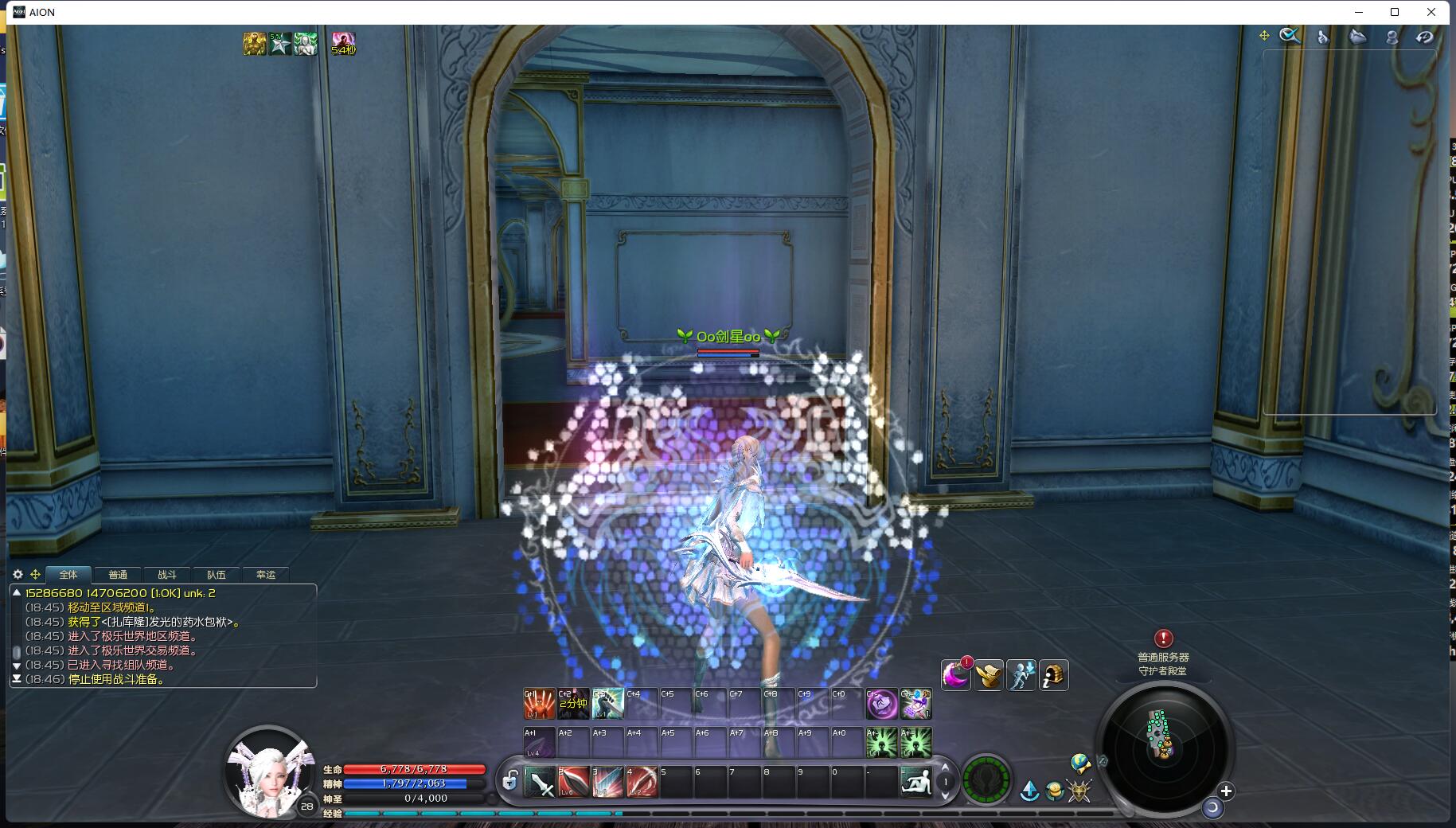
Task: Jump chat log to the newest message
Action: pos(16,679)
